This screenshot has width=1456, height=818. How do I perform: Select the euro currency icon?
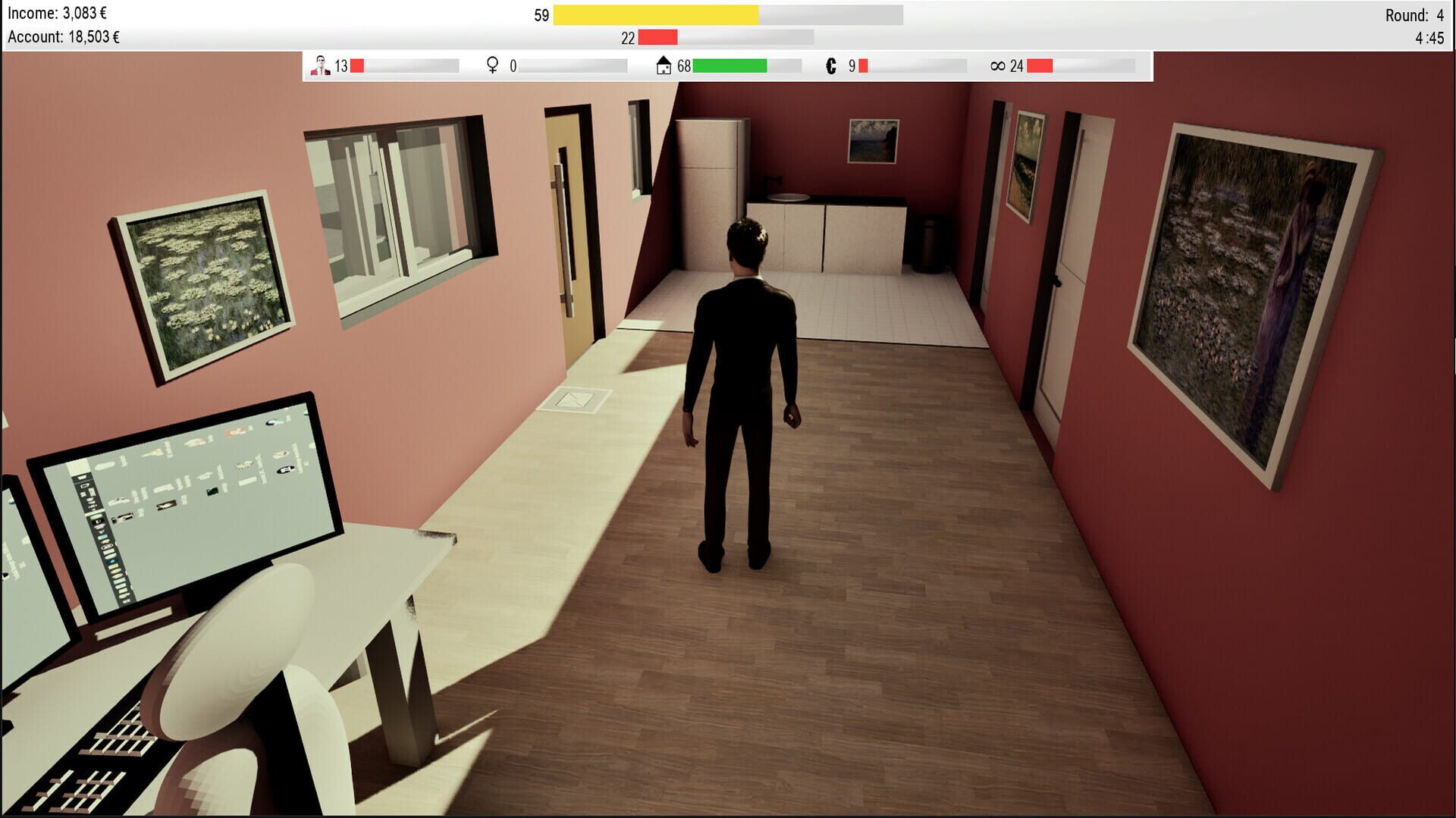pos(831,66)
